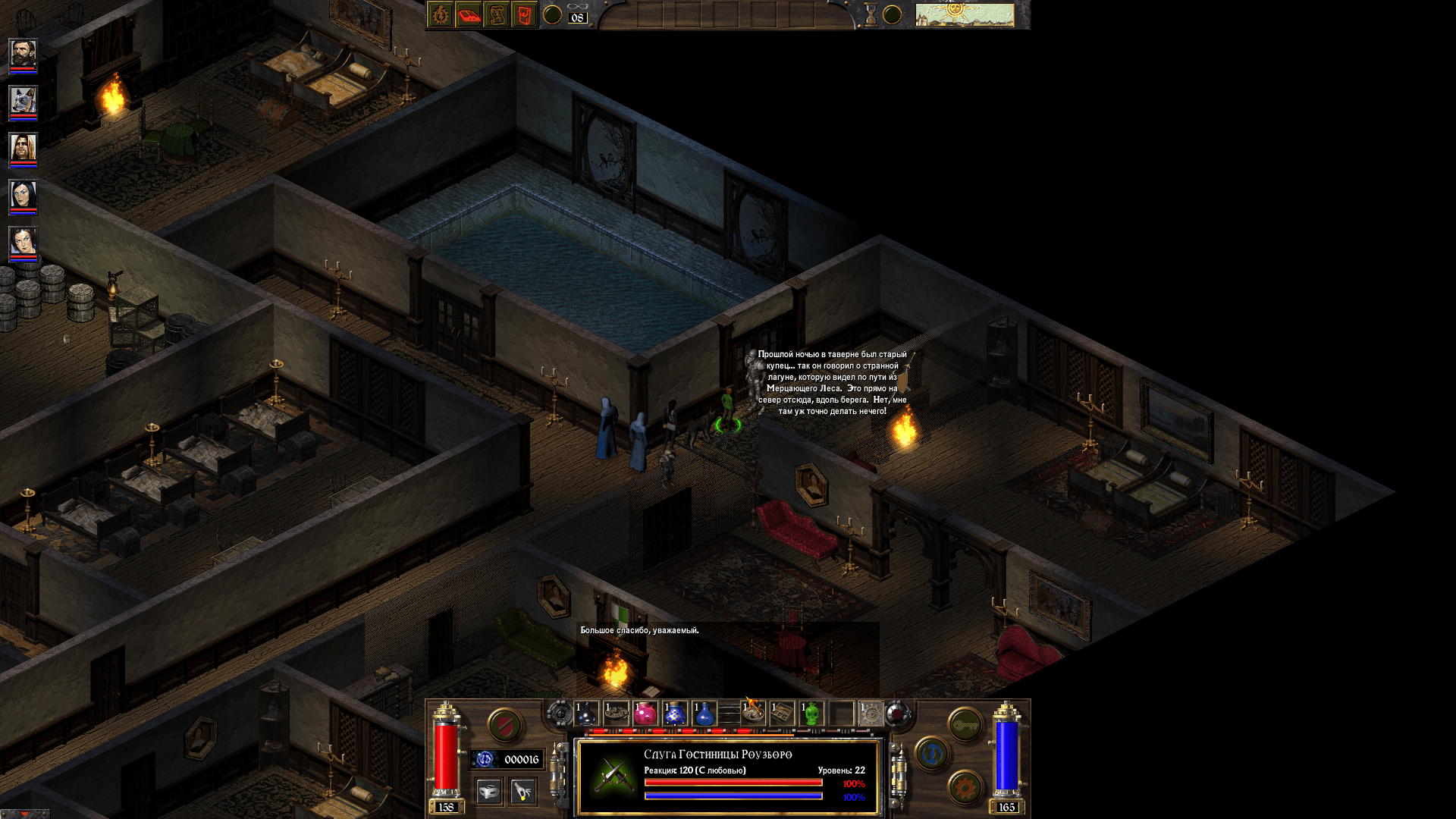Switch to the gear emblem tab on top bar
The image size is (1456, 819).
[x=440, y=14]
